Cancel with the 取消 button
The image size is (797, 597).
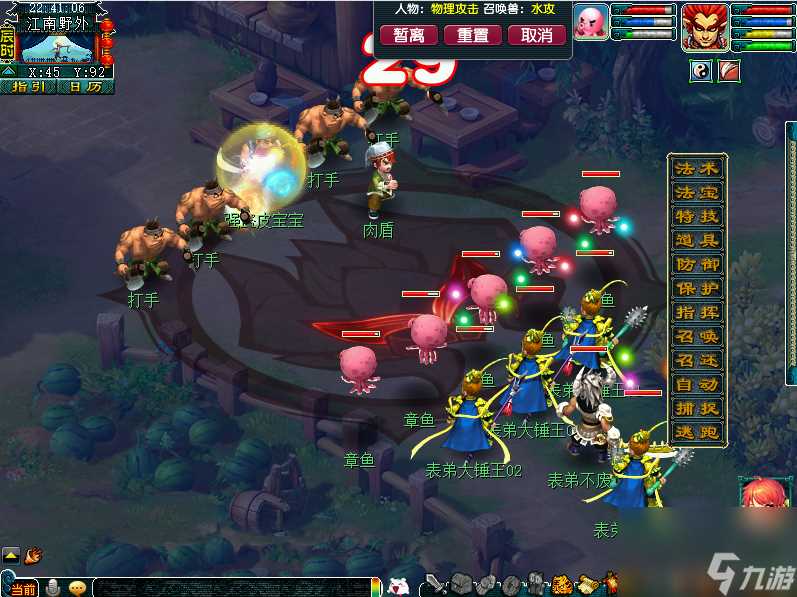537,35
